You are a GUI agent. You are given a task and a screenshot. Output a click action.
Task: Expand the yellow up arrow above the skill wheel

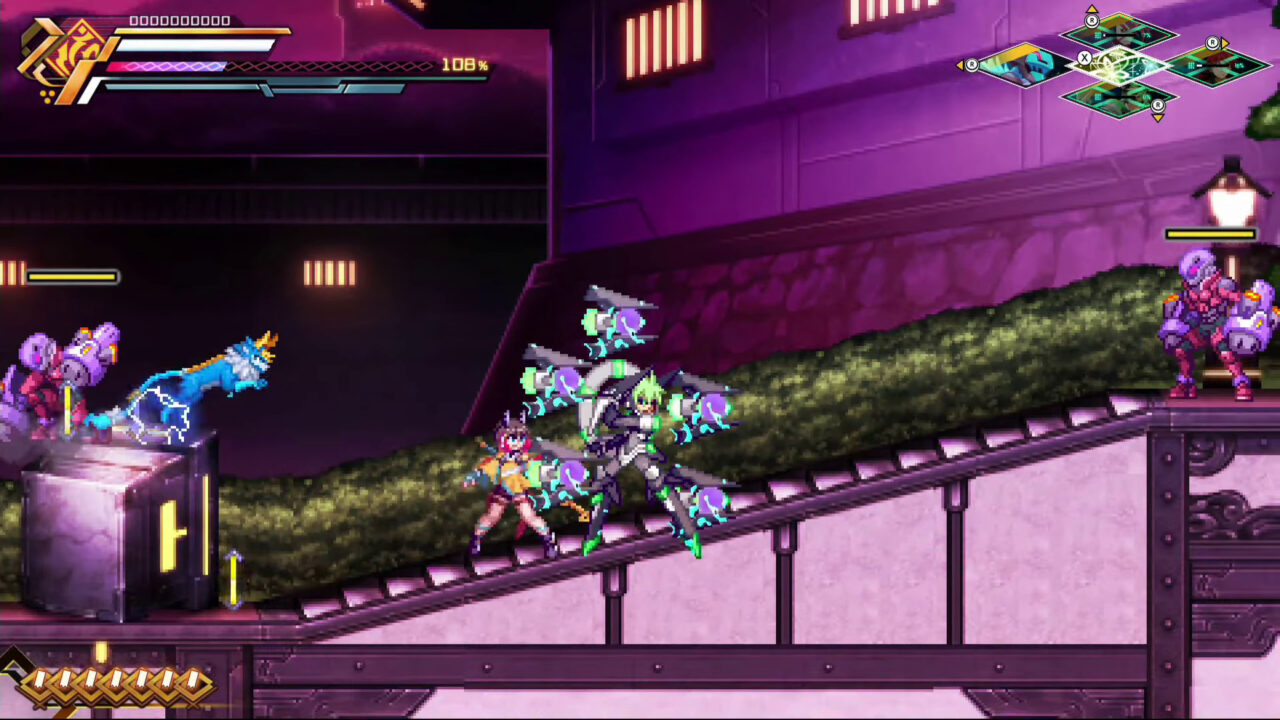pyautogui.click(x=1093, y=9)
